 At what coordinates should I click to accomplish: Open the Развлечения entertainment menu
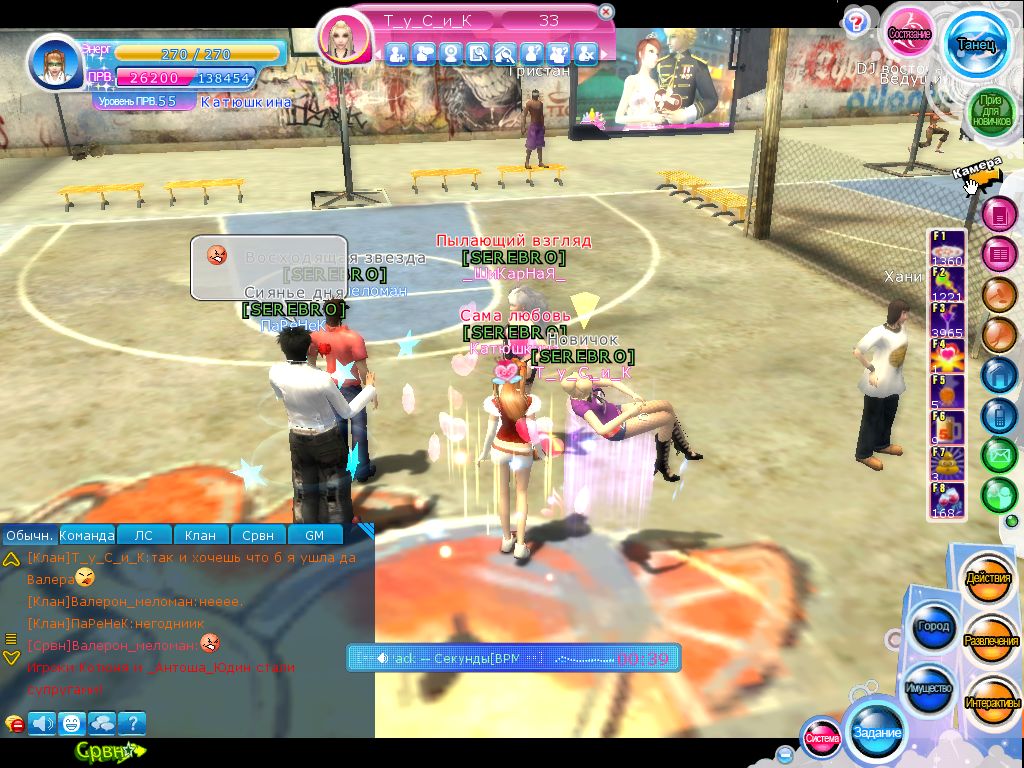(x=991, y=640)
